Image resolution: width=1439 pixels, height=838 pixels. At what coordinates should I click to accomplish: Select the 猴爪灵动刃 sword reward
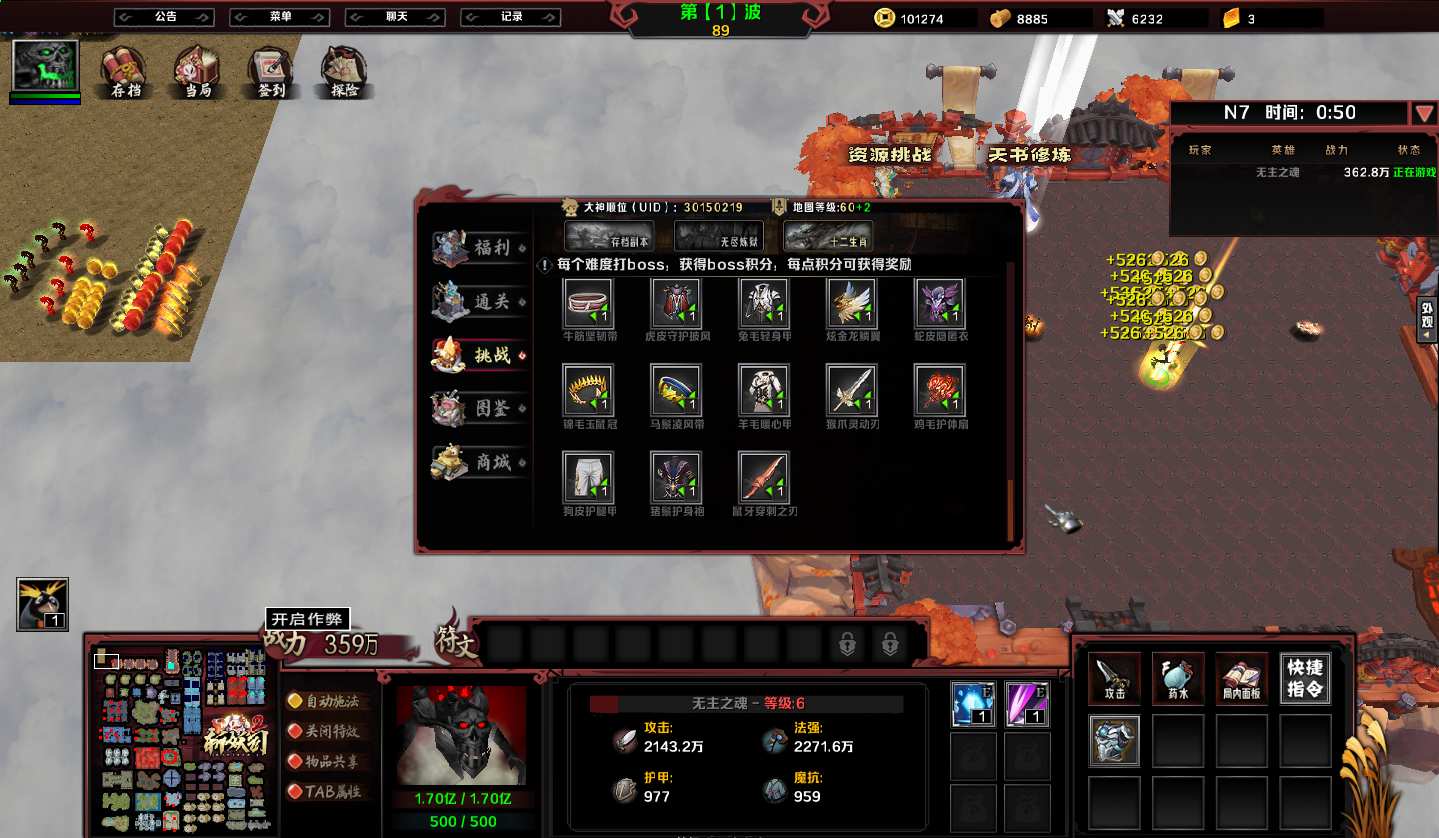pos(852,390)
